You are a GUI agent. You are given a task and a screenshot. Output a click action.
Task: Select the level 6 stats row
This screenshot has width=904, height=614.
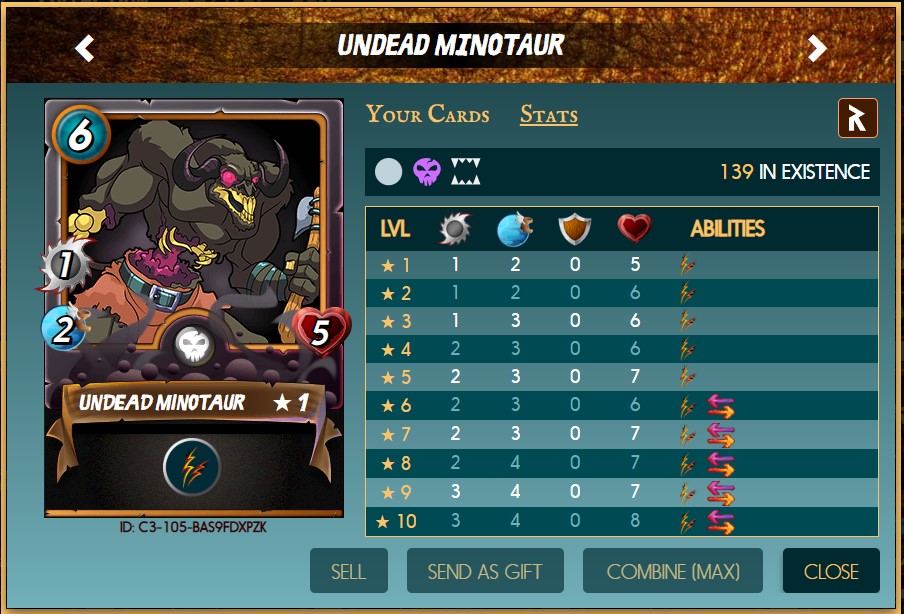coord(621,407)
